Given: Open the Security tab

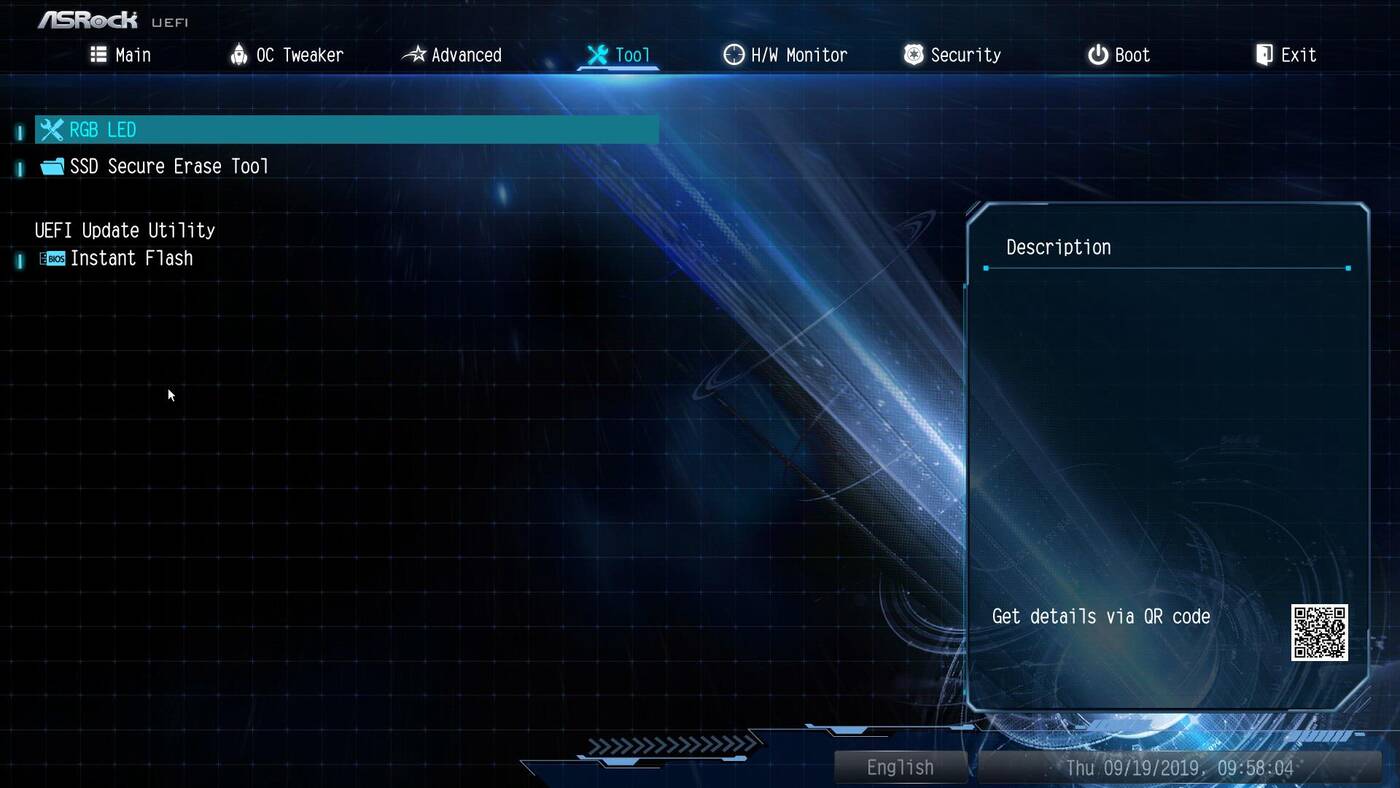Looking at the screenshot, I should point(952,55).
